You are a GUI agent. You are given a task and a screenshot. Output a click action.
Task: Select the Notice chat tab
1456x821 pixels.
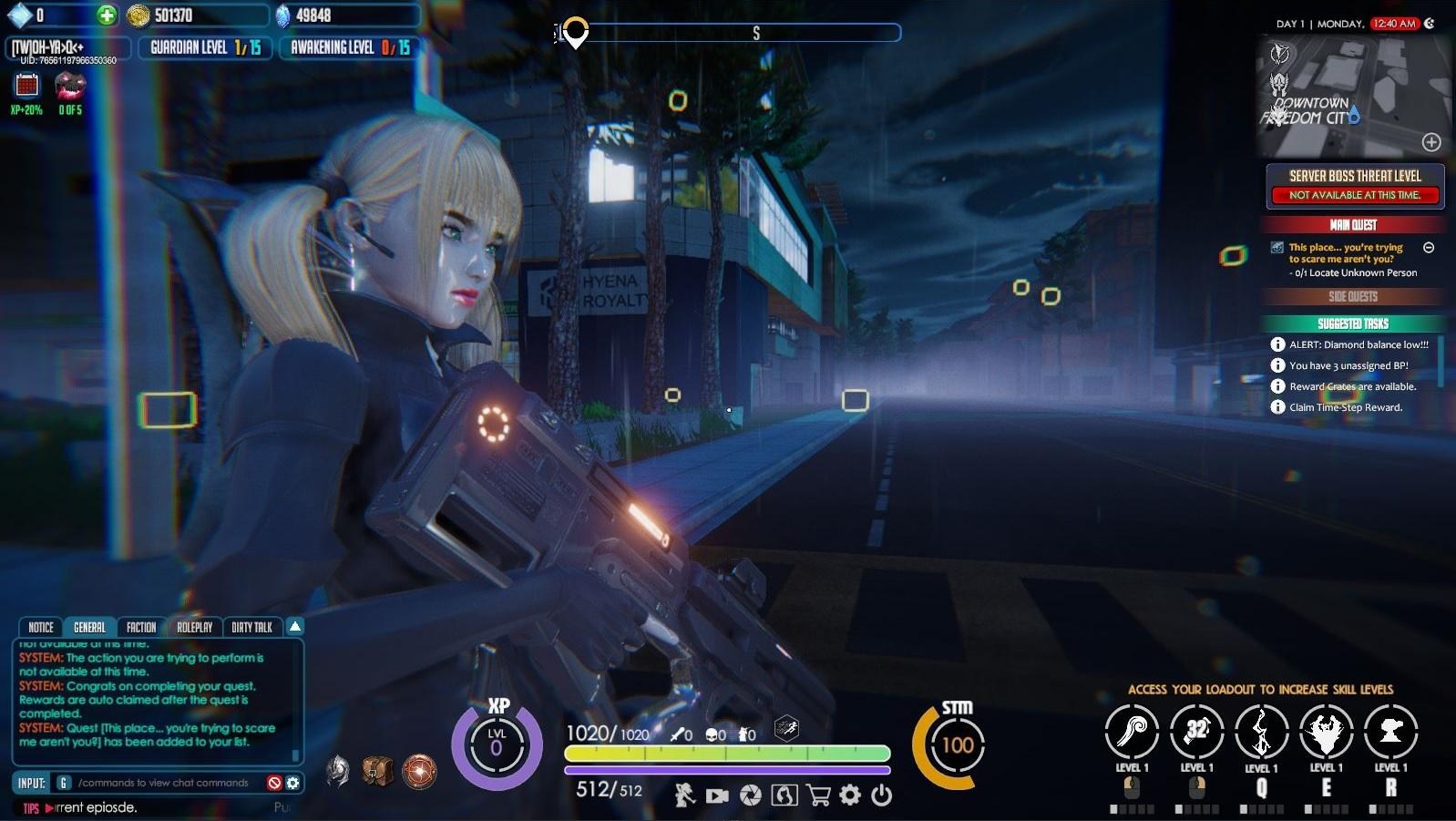(x=41, y=627)
